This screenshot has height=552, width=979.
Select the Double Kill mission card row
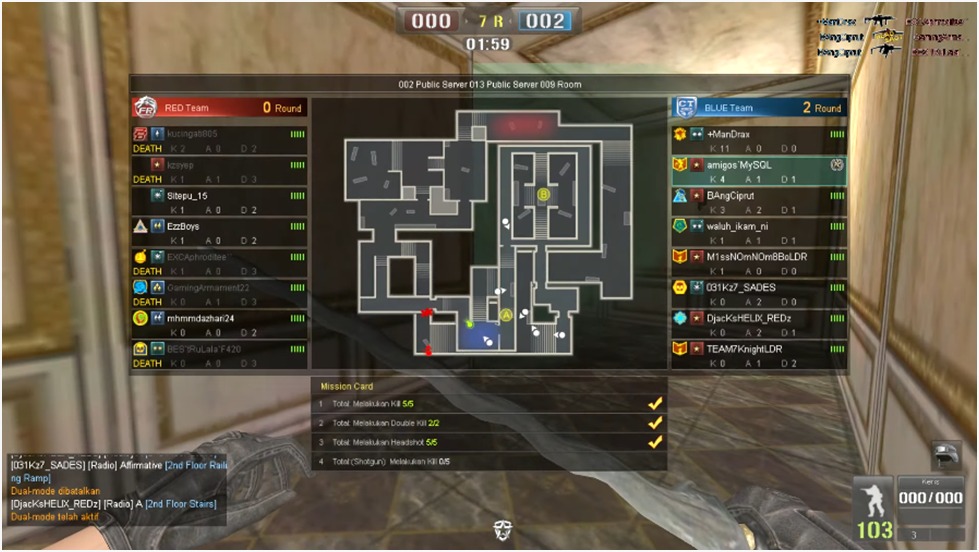[x=489, y=423]
